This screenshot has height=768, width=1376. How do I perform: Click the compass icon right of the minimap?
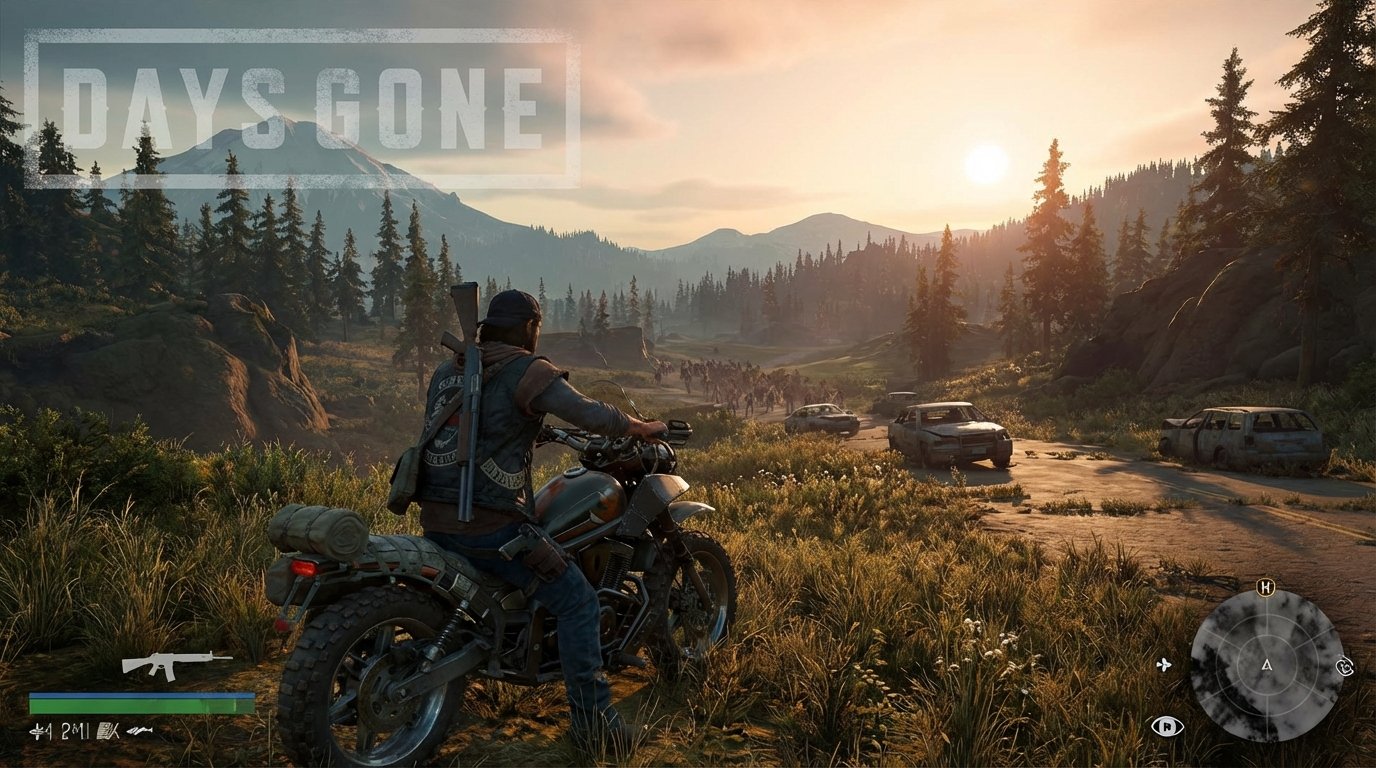coord(1344,666)
